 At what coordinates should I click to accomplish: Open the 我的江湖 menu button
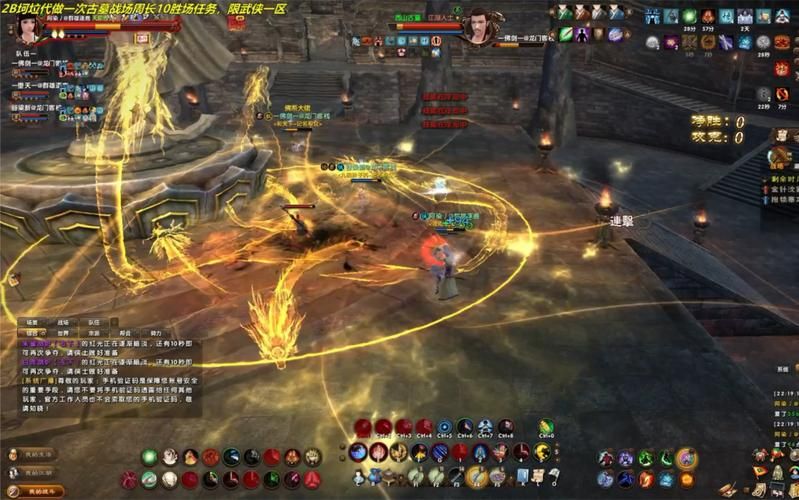(37, 473)
